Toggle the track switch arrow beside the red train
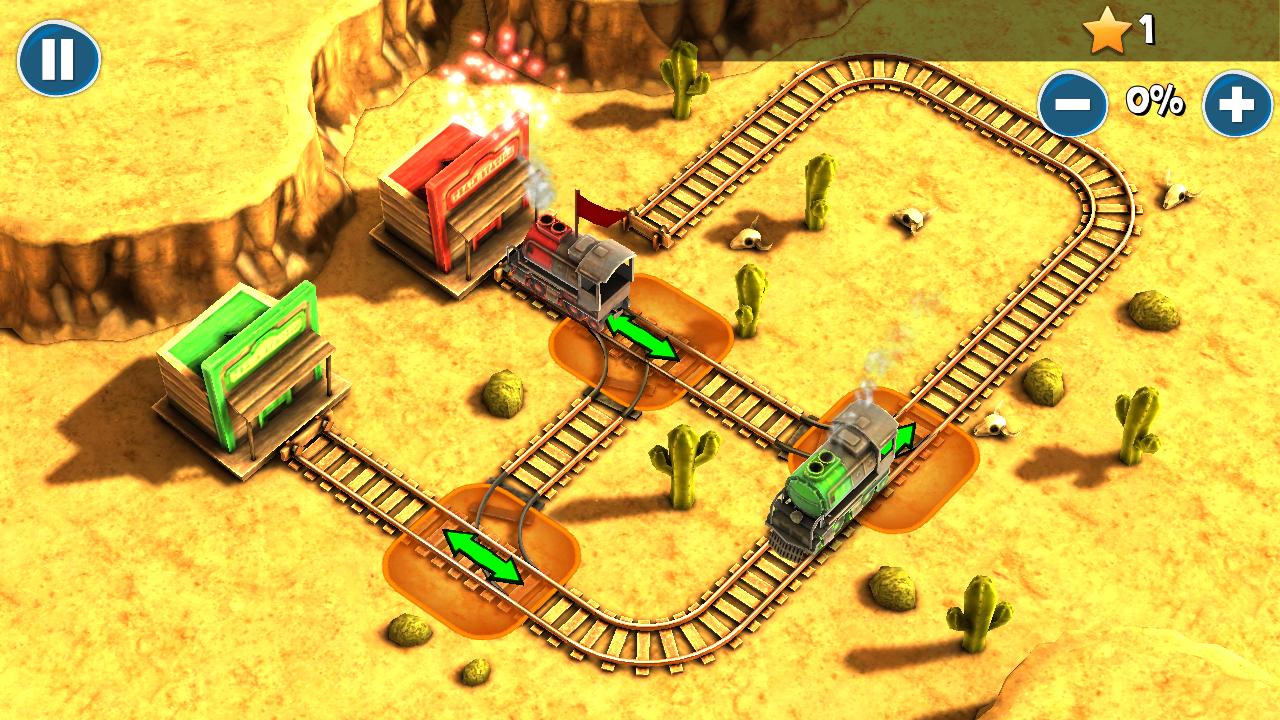 642,336
